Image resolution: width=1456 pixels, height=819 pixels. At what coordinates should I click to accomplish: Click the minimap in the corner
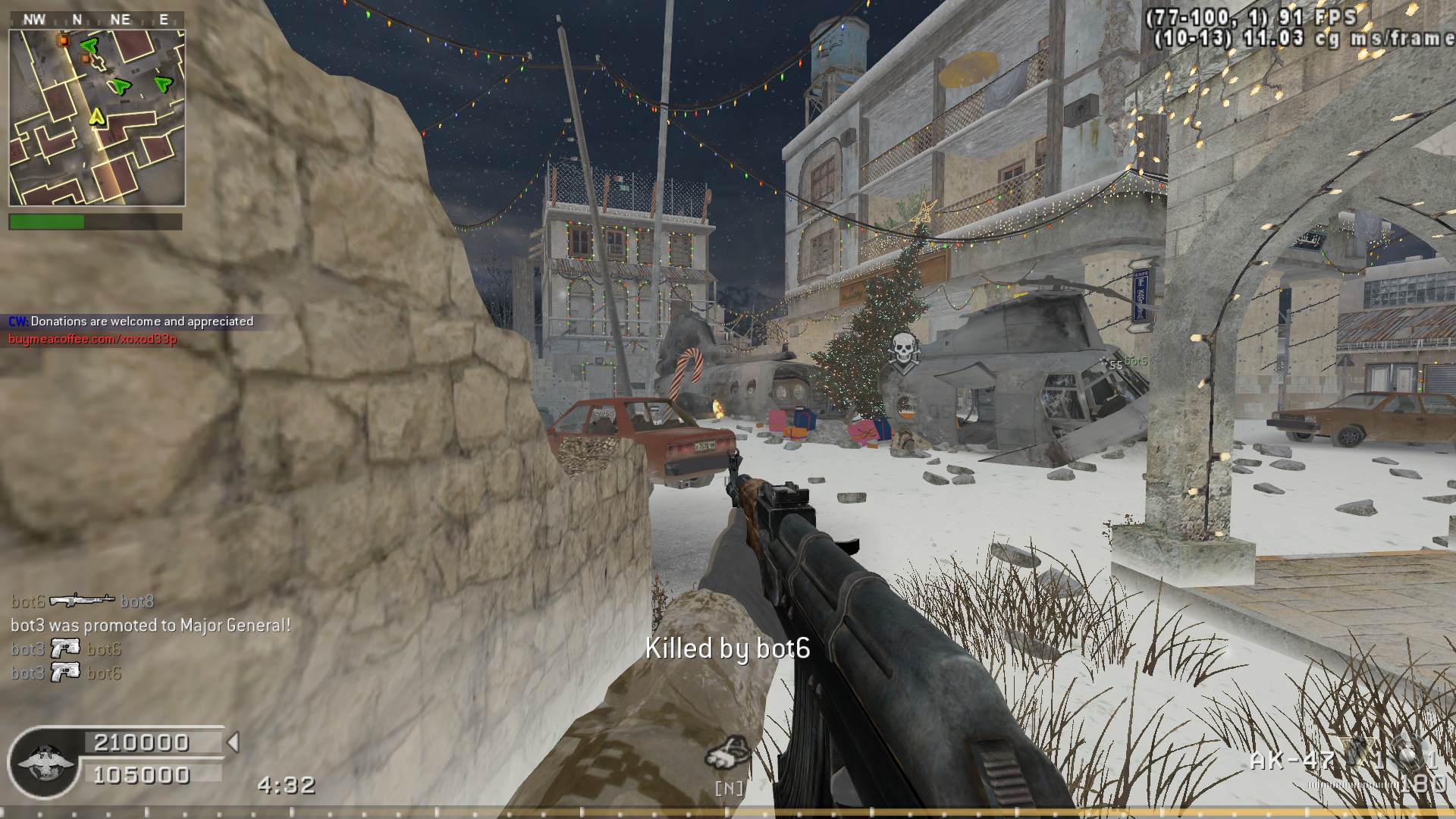pyautogui.click(x=96, y=118)
